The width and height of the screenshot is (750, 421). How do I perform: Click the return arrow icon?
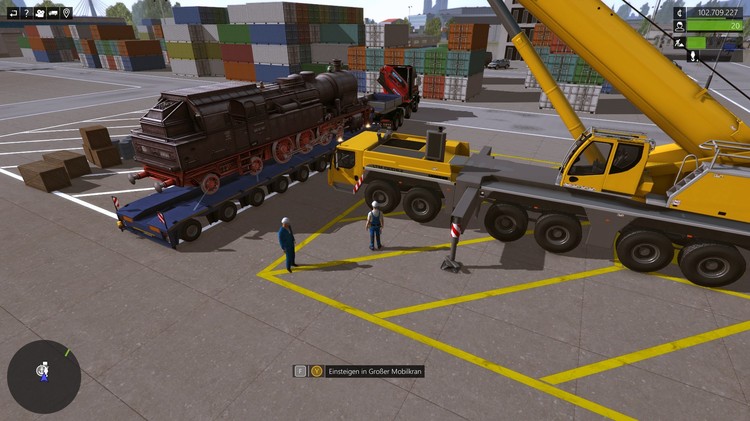click(13, 13)
